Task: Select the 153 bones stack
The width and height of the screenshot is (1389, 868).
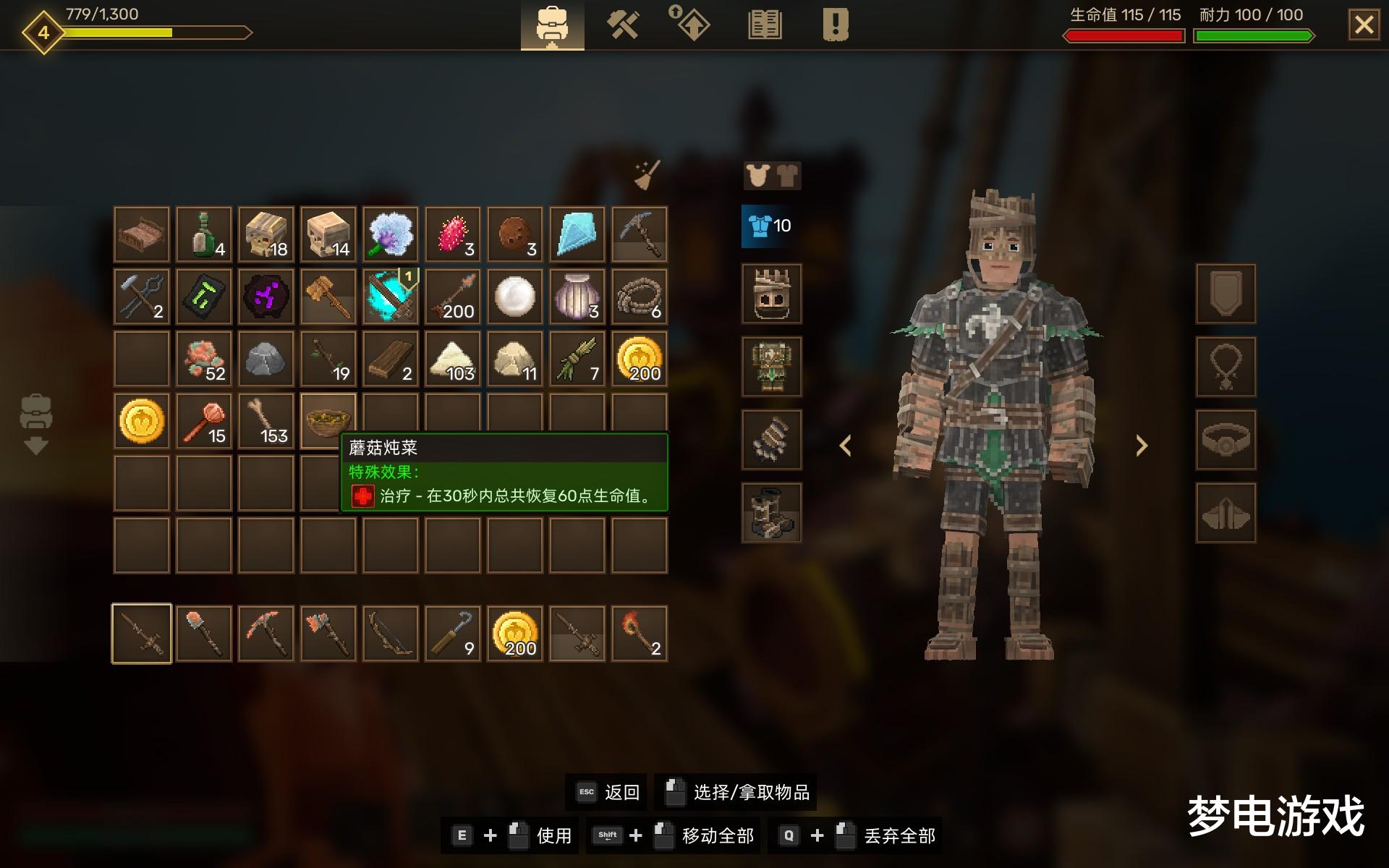Action: click(266, 420)
